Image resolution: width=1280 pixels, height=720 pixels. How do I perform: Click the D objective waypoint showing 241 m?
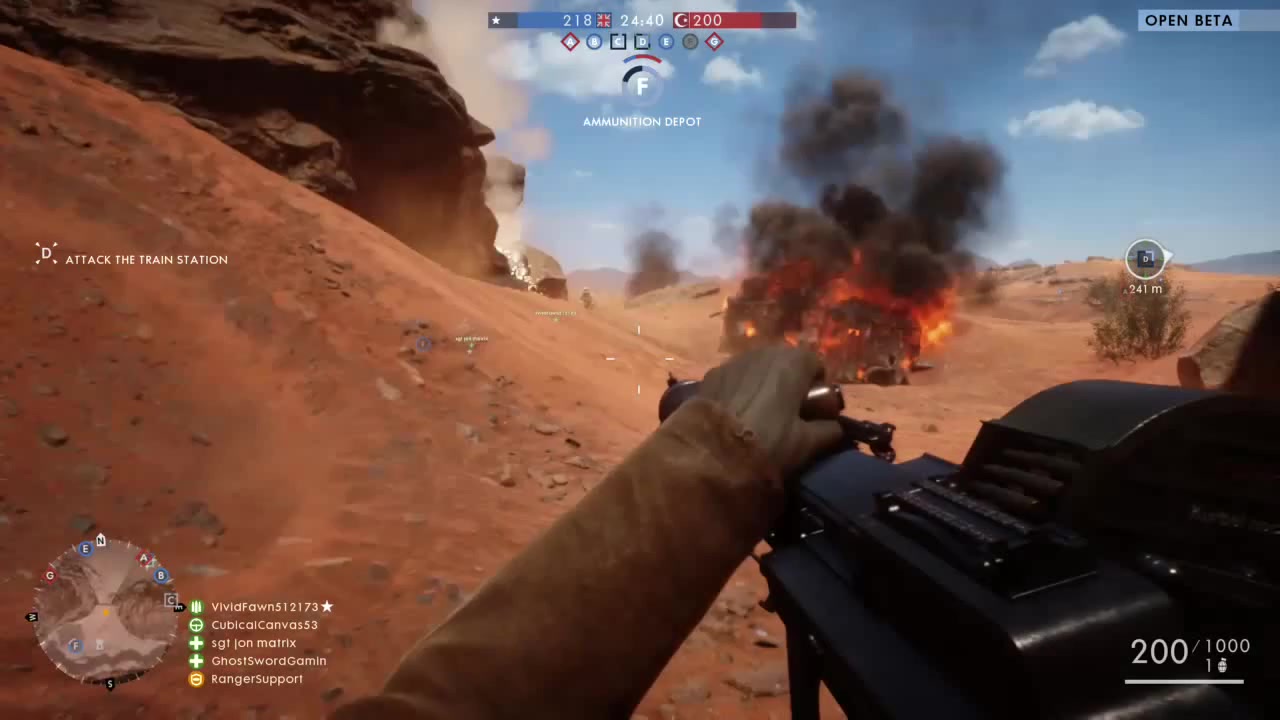(x=1146, y=259)
